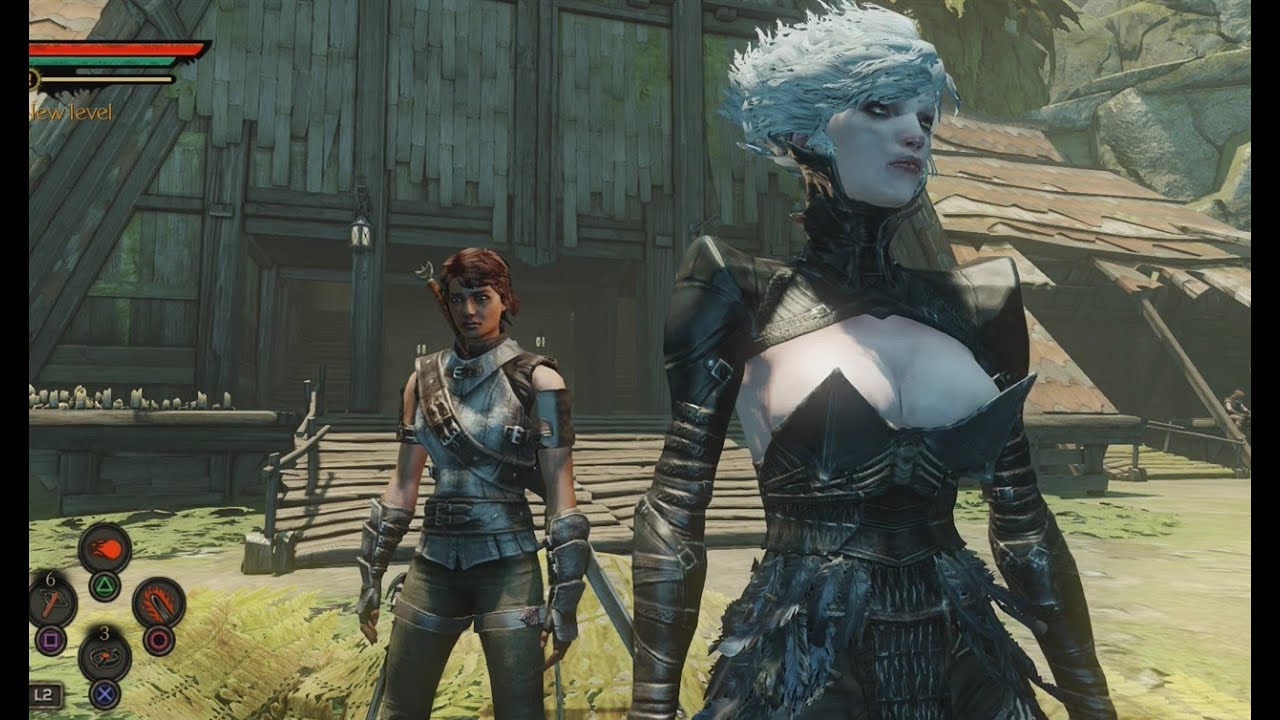This screenshot has height=720, width=1280.
Task: Click the green Triangle button prompt
Action: coord(105,585)
